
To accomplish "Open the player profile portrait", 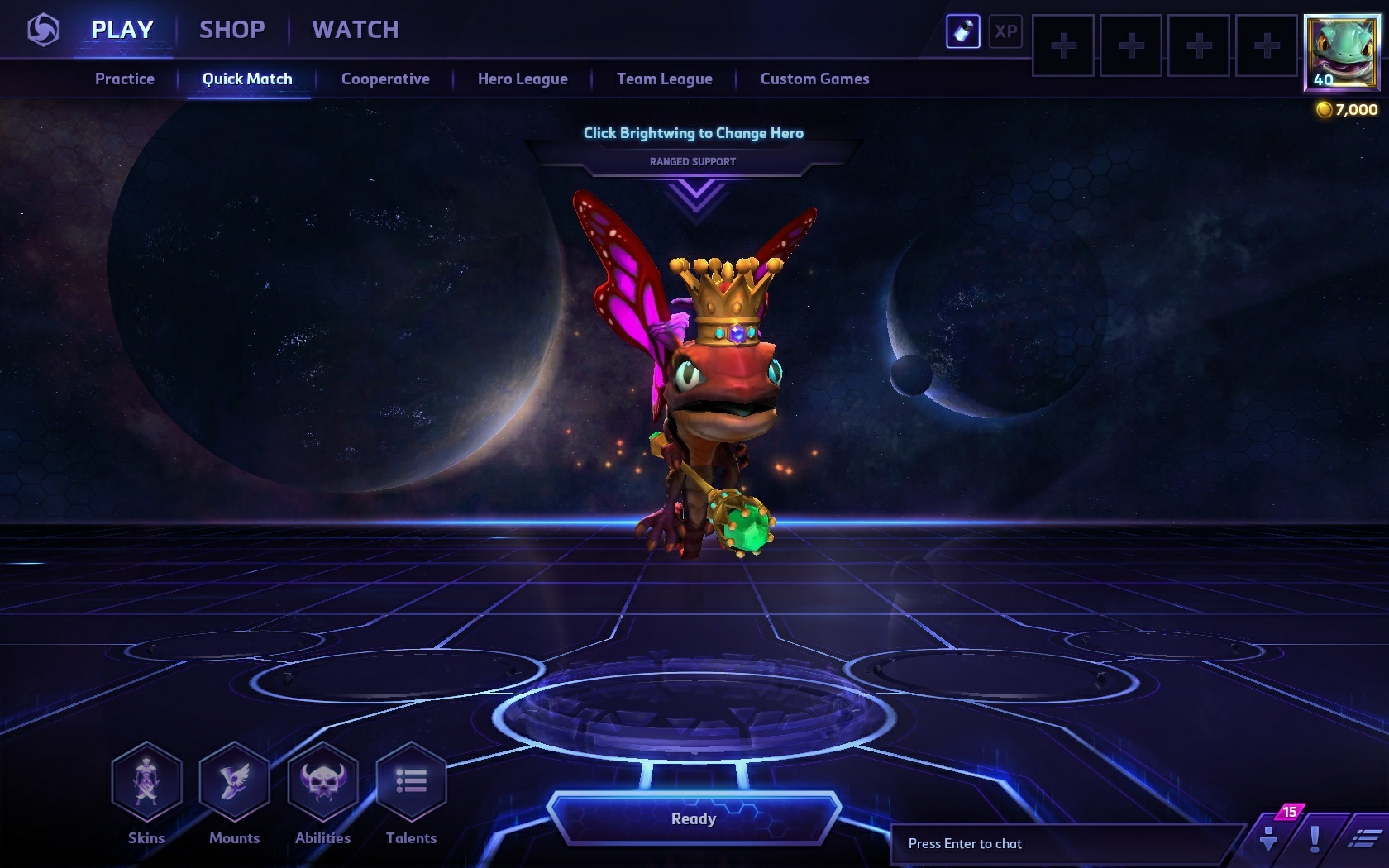I will [x=1340, y=51].
